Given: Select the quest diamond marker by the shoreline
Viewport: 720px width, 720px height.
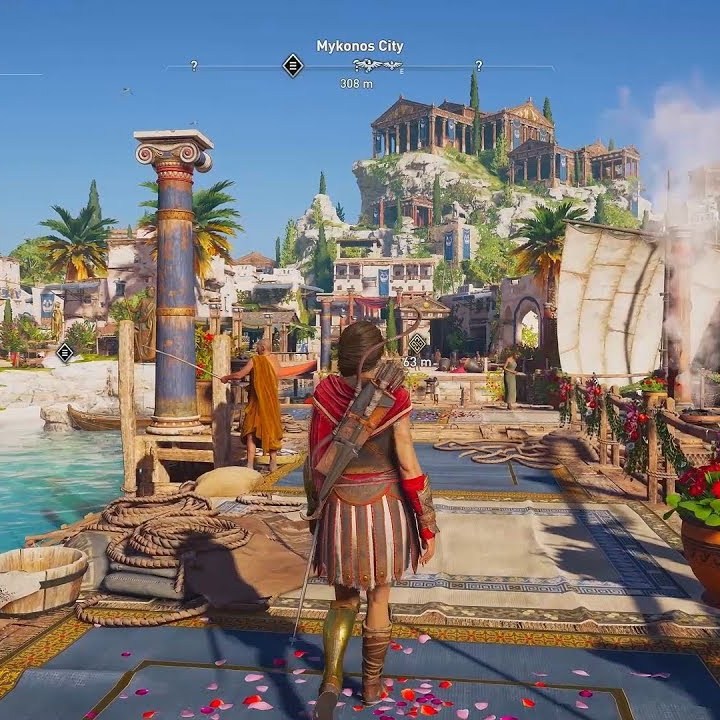Looking at the screenshot, I should [65, 352].
